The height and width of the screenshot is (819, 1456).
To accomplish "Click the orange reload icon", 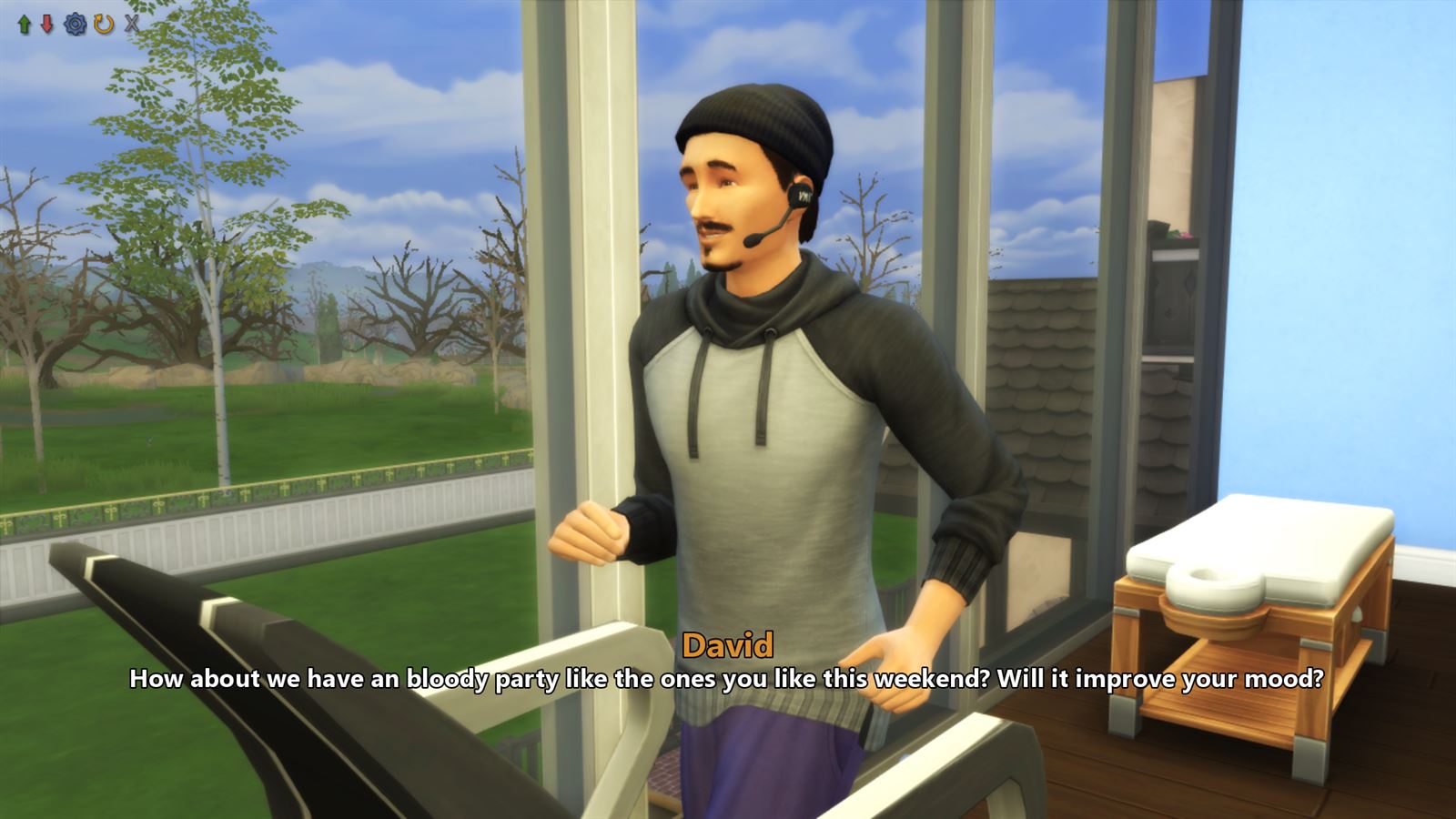I will point(103,24).
